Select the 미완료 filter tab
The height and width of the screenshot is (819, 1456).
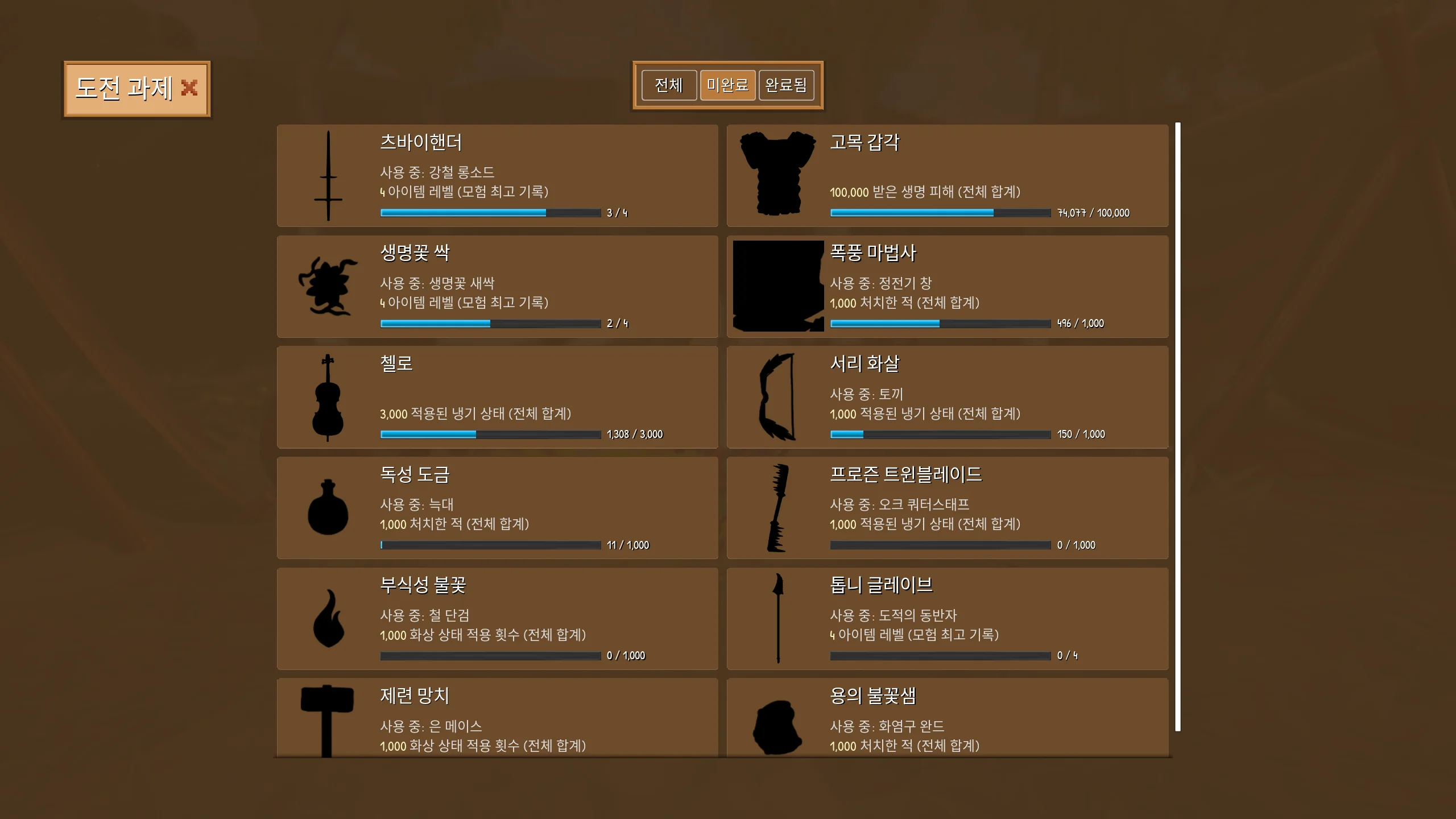pyautogui.click(x=727, y=85)
